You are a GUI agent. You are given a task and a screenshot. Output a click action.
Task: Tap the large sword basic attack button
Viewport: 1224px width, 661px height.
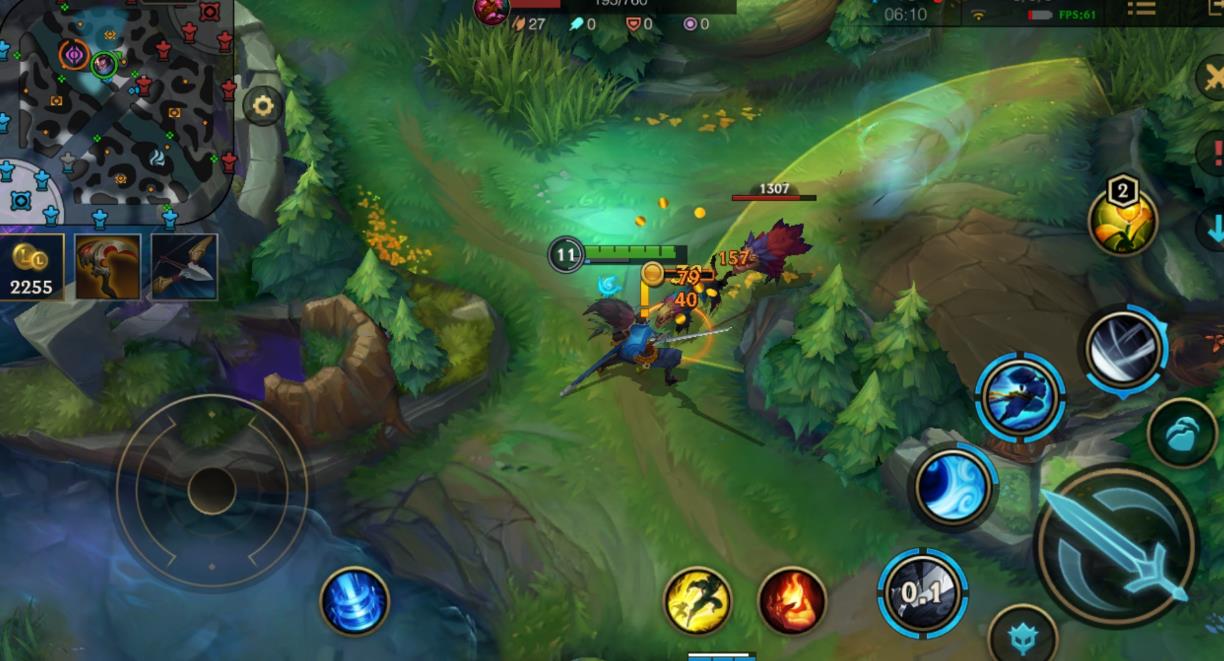click(x=1116, y=546)
